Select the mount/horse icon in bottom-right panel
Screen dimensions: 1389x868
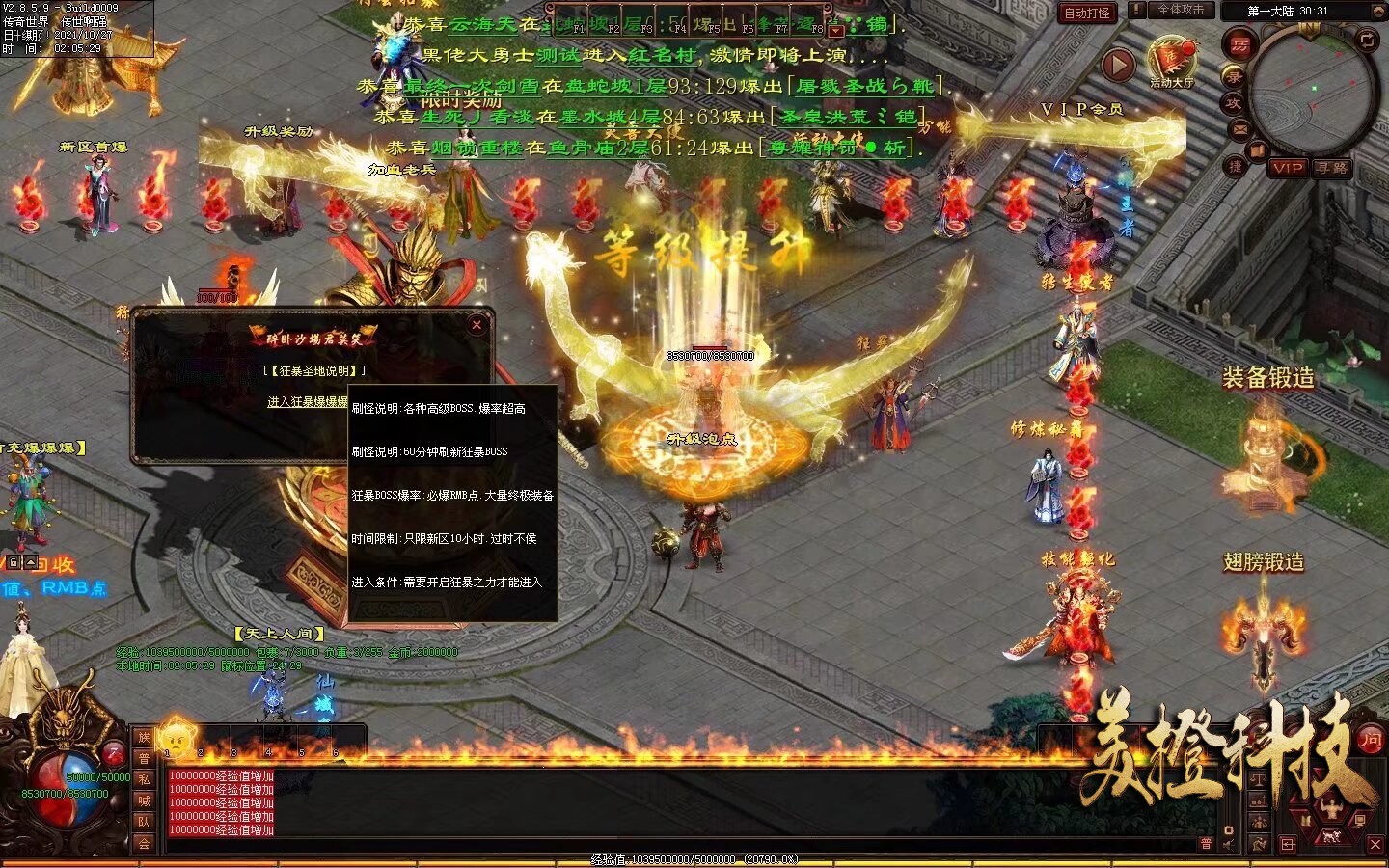tap(1332, 836)
